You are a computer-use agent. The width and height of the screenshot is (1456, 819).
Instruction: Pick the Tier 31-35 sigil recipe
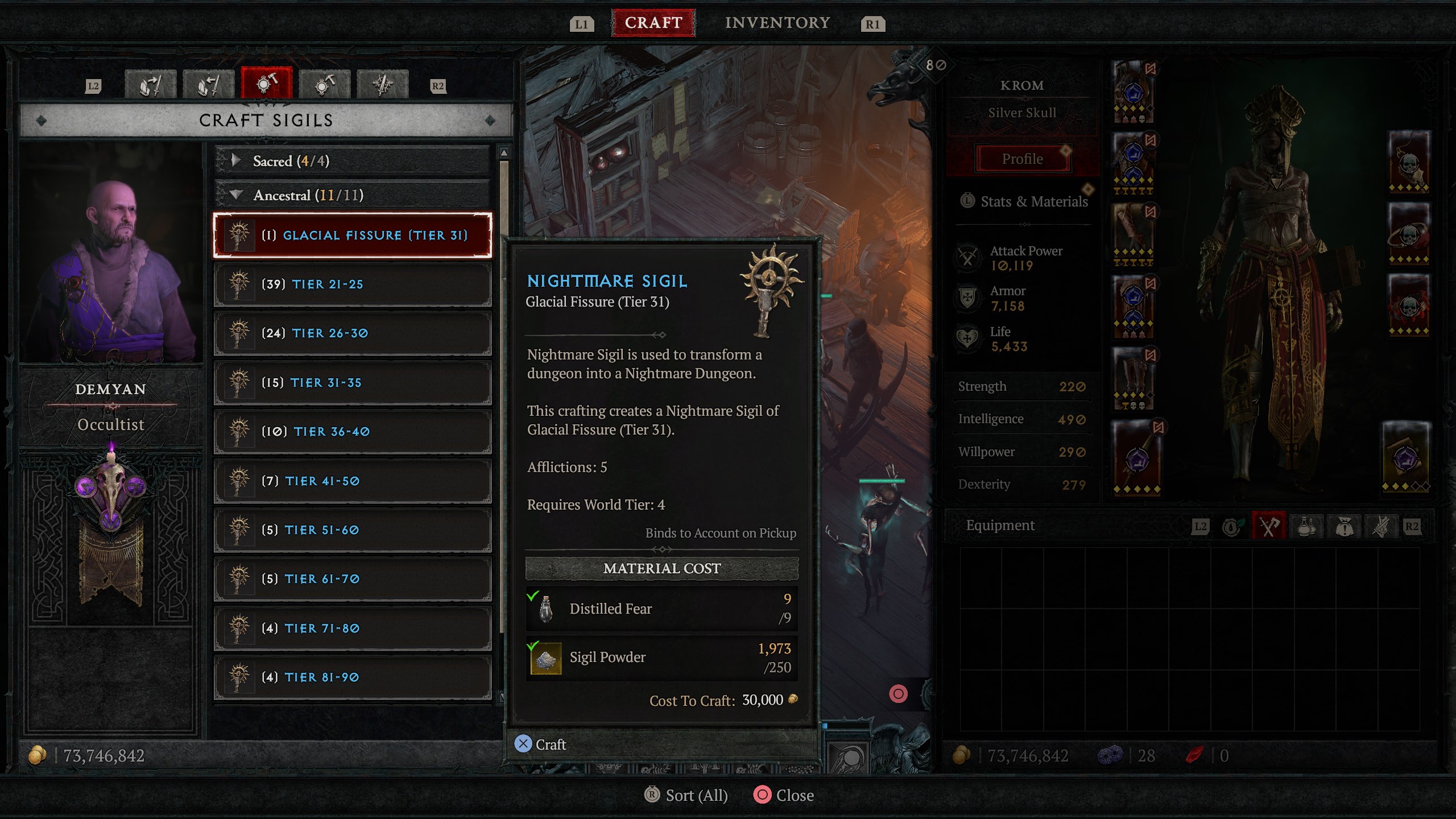pos(353,383)
